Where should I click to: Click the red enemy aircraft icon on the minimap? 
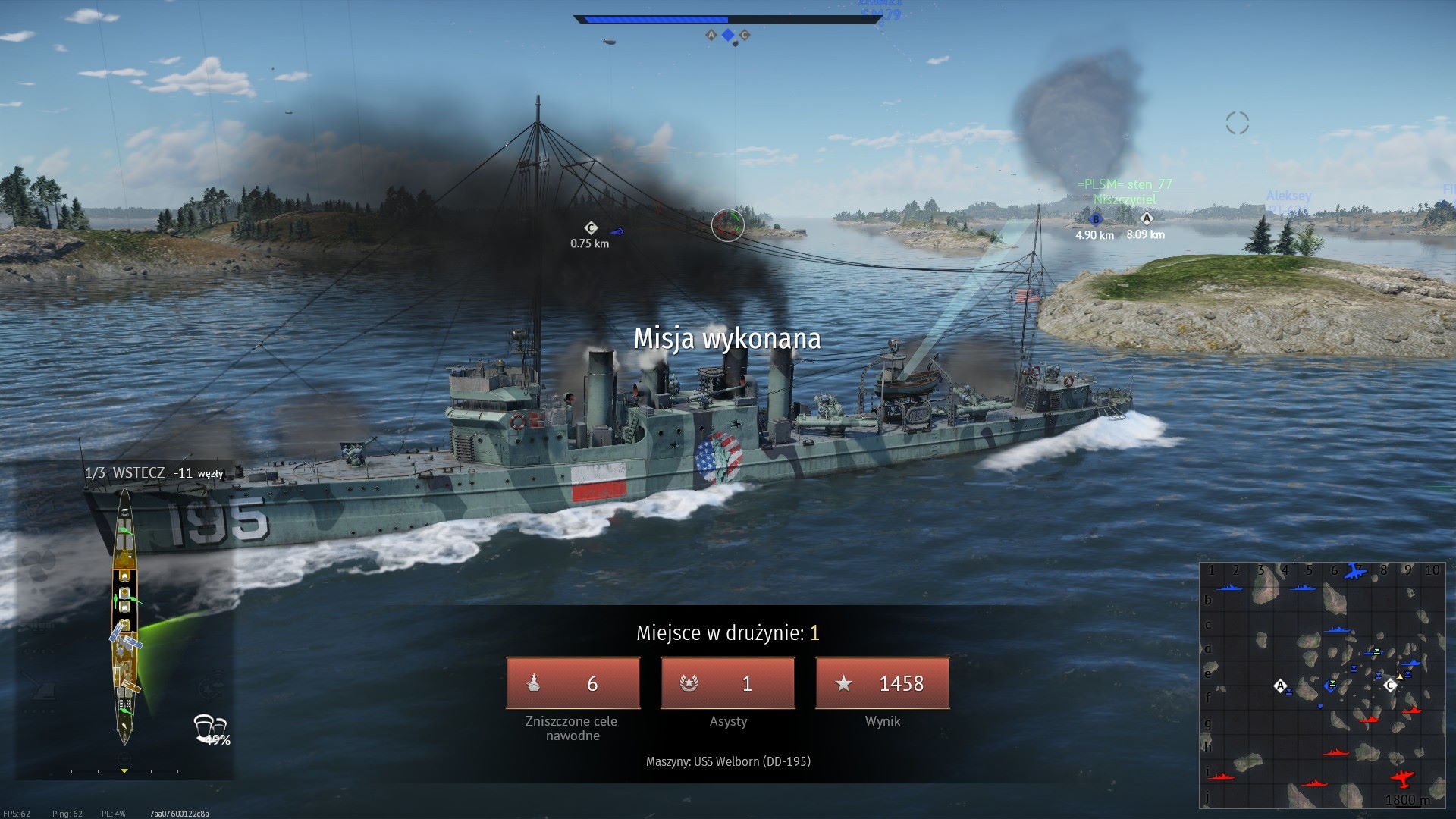click(1403, 779)
